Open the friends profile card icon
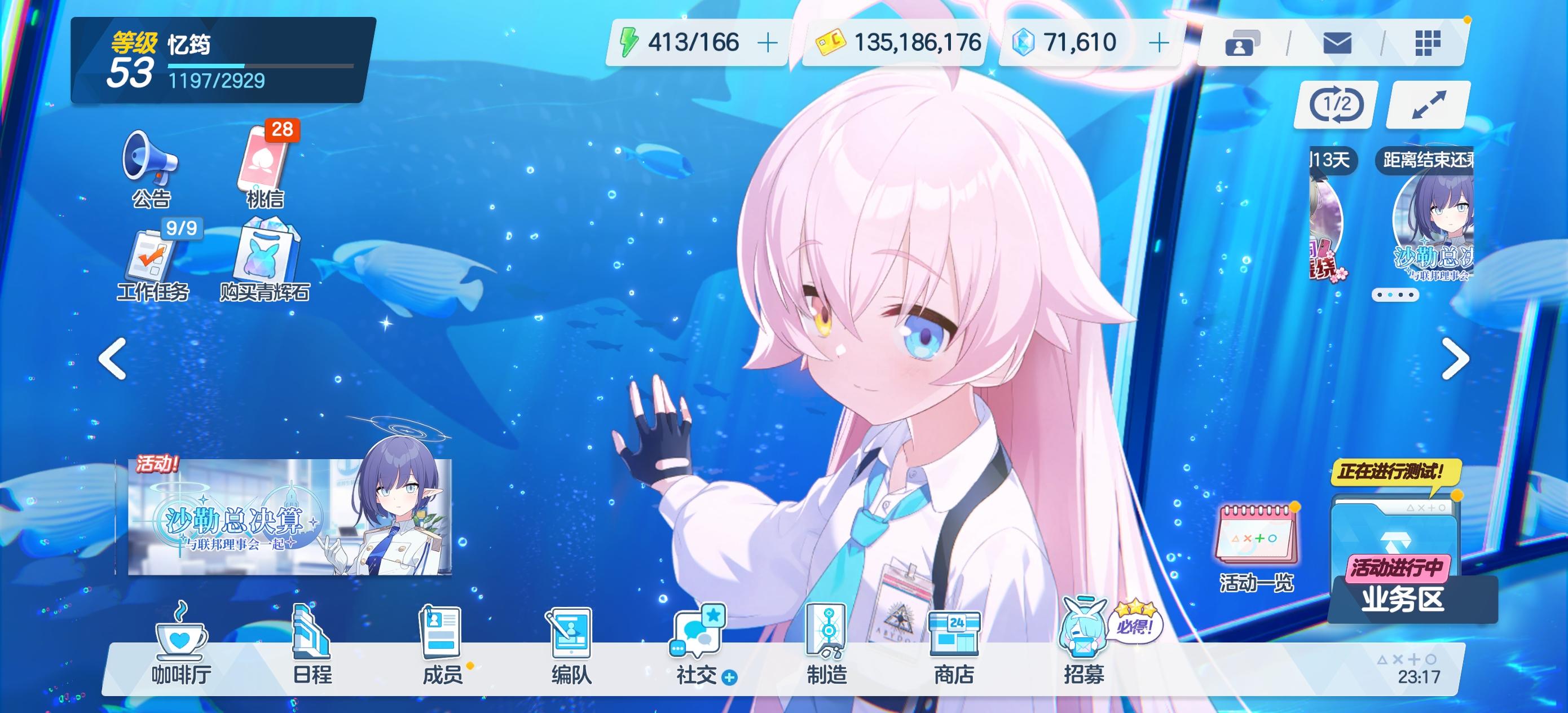1568x713 pixels. pos(1242,43)
